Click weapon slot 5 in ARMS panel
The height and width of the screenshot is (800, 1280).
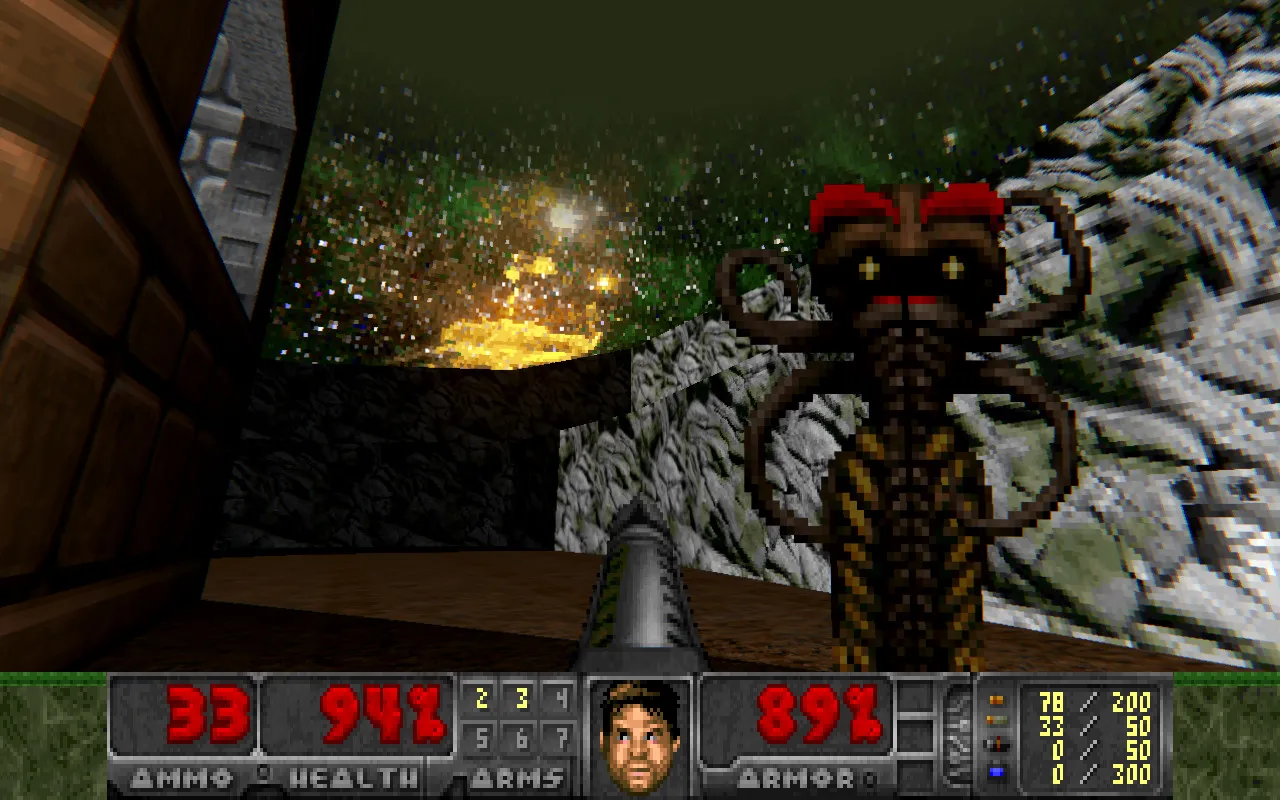482,740
